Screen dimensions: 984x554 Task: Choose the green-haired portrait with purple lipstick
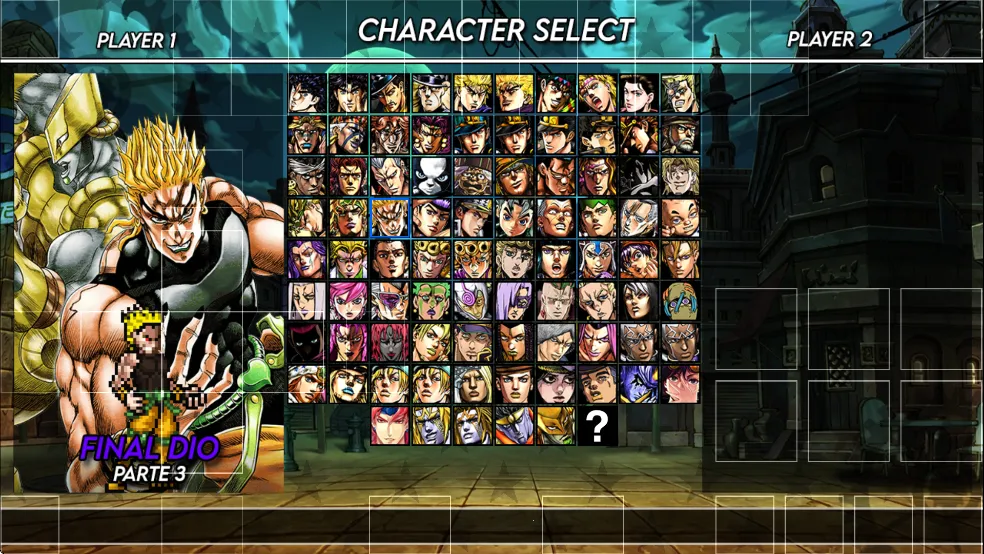coord(431,300)
